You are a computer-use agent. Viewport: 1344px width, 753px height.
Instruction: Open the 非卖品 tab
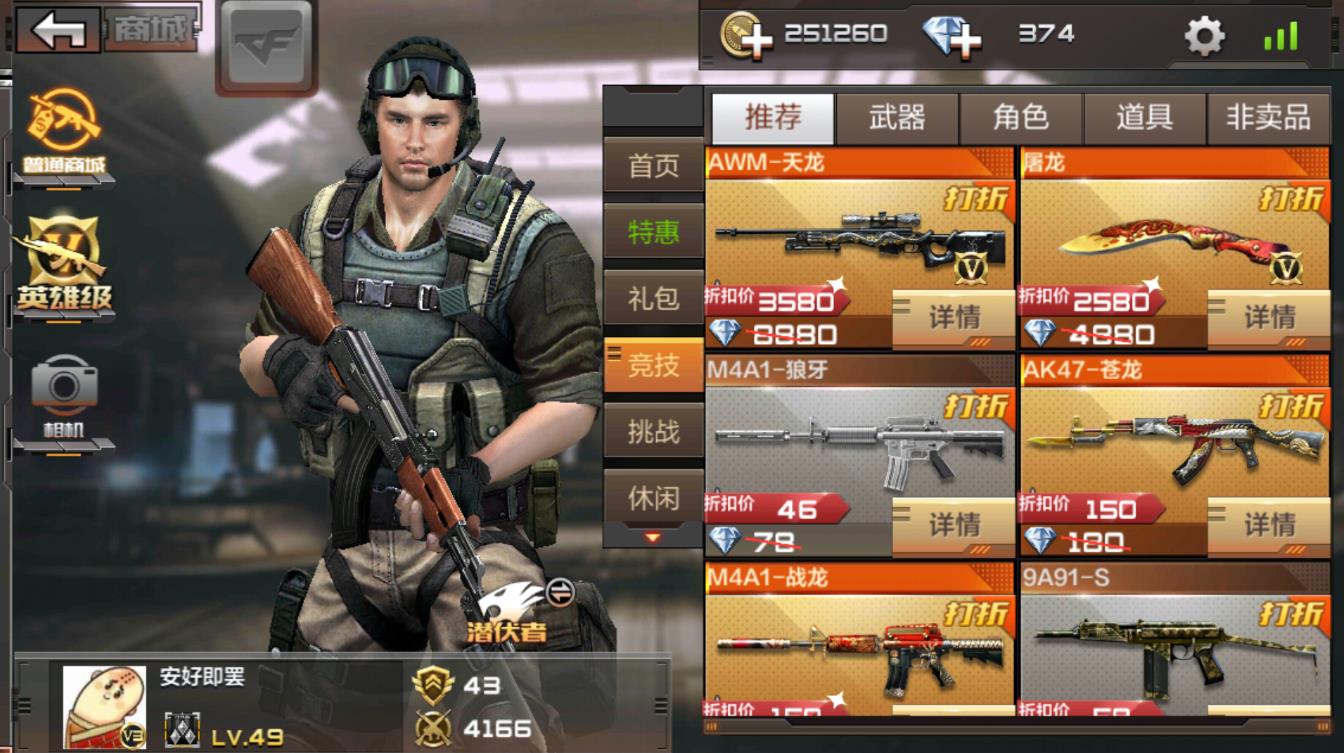coord(1268,117)
